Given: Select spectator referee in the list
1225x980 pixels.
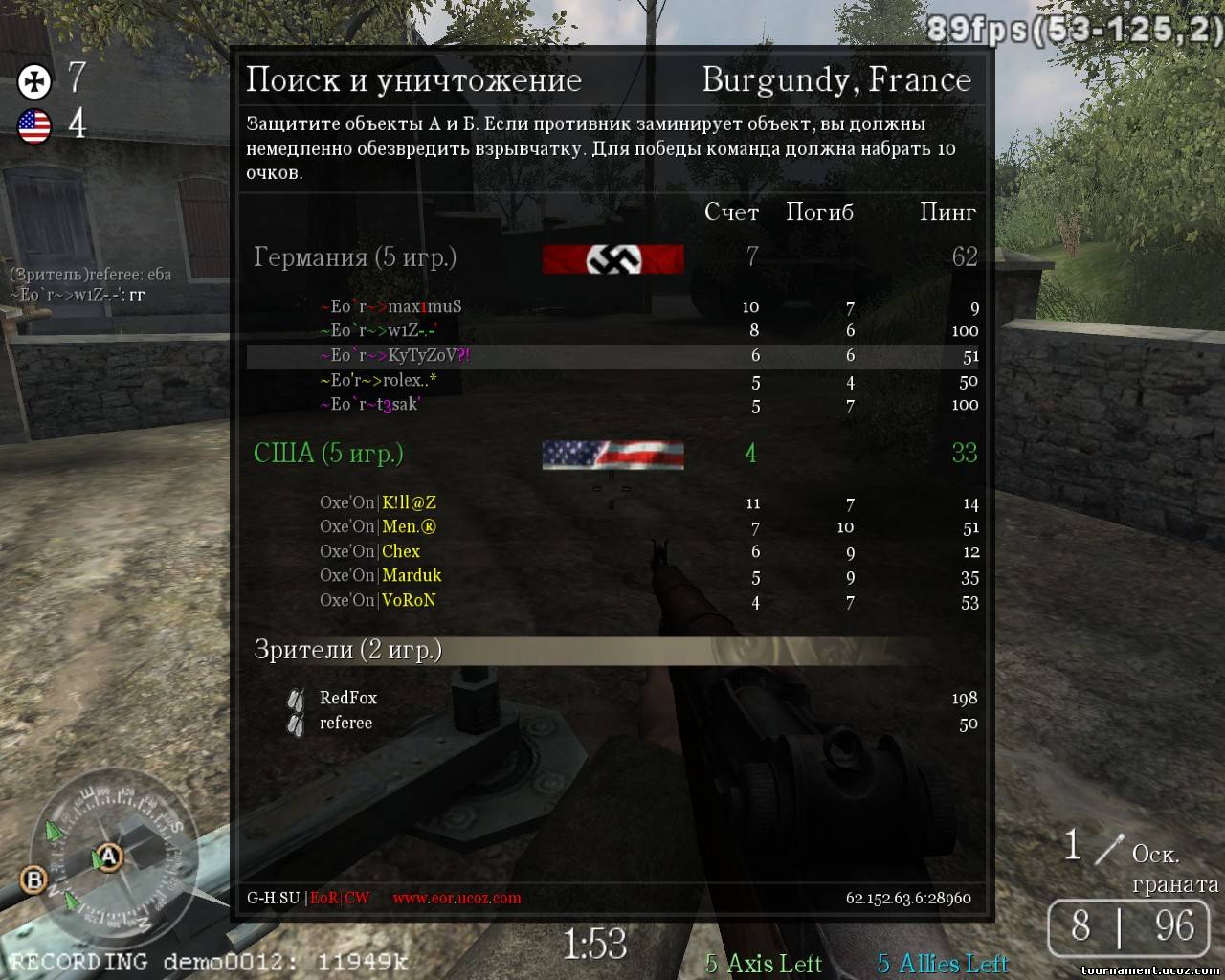Looking at the screenshot, I should [345, 723].
